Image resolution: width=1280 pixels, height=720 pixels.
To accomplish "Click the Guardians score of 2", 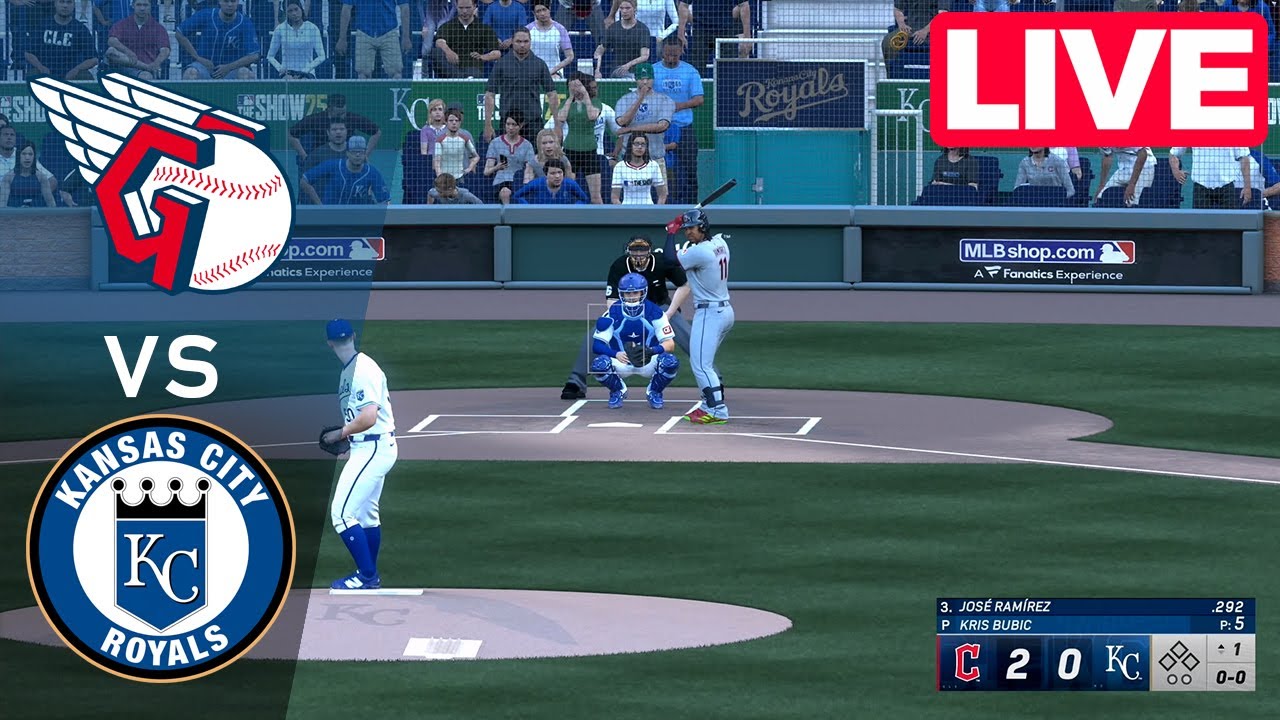I will [x=1017, y=661].
